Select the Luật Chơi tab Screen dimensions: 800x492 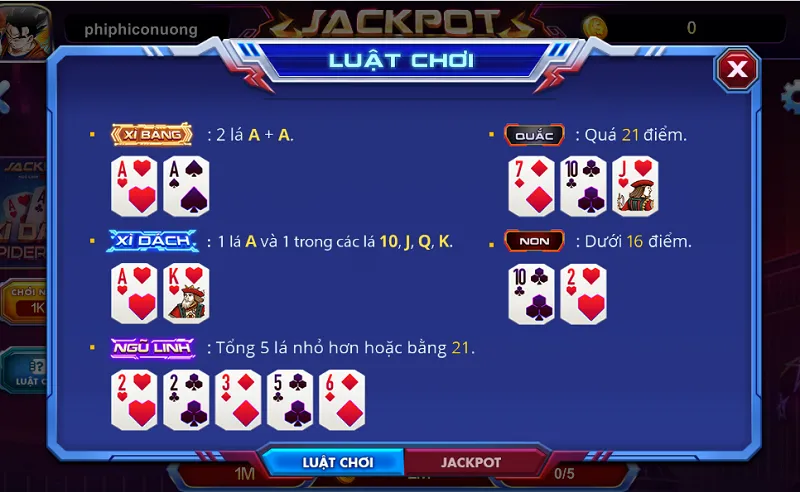click(337, 463)
